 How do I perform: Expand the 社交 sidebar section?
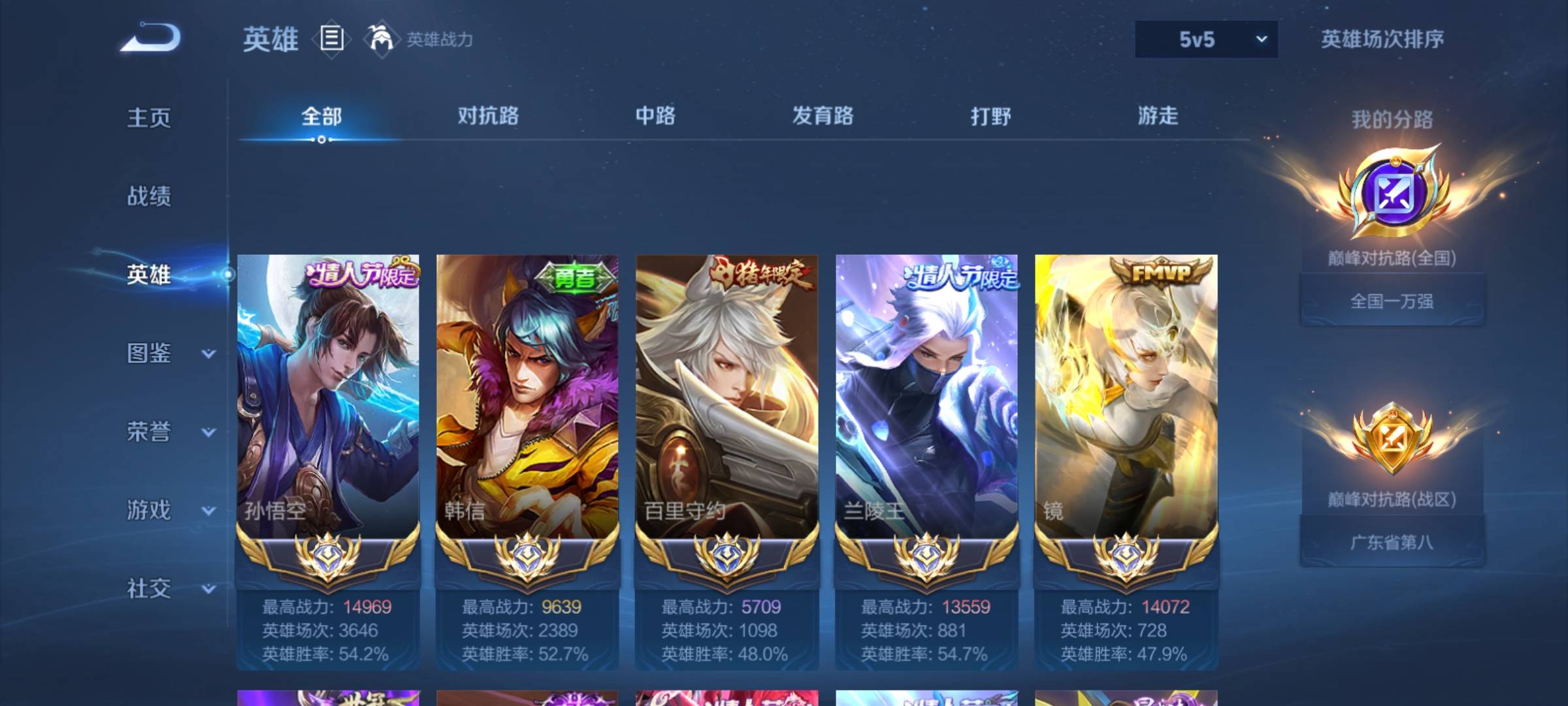click(150, 590)
